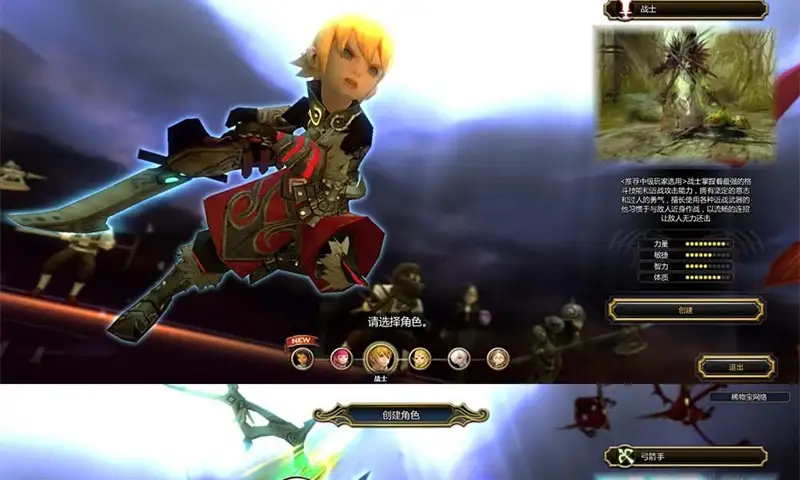The height and width of the screenshot is (480, 800).
Task: Select the blonde warrior portrait labeled 战士
Action: click(378, 357)
